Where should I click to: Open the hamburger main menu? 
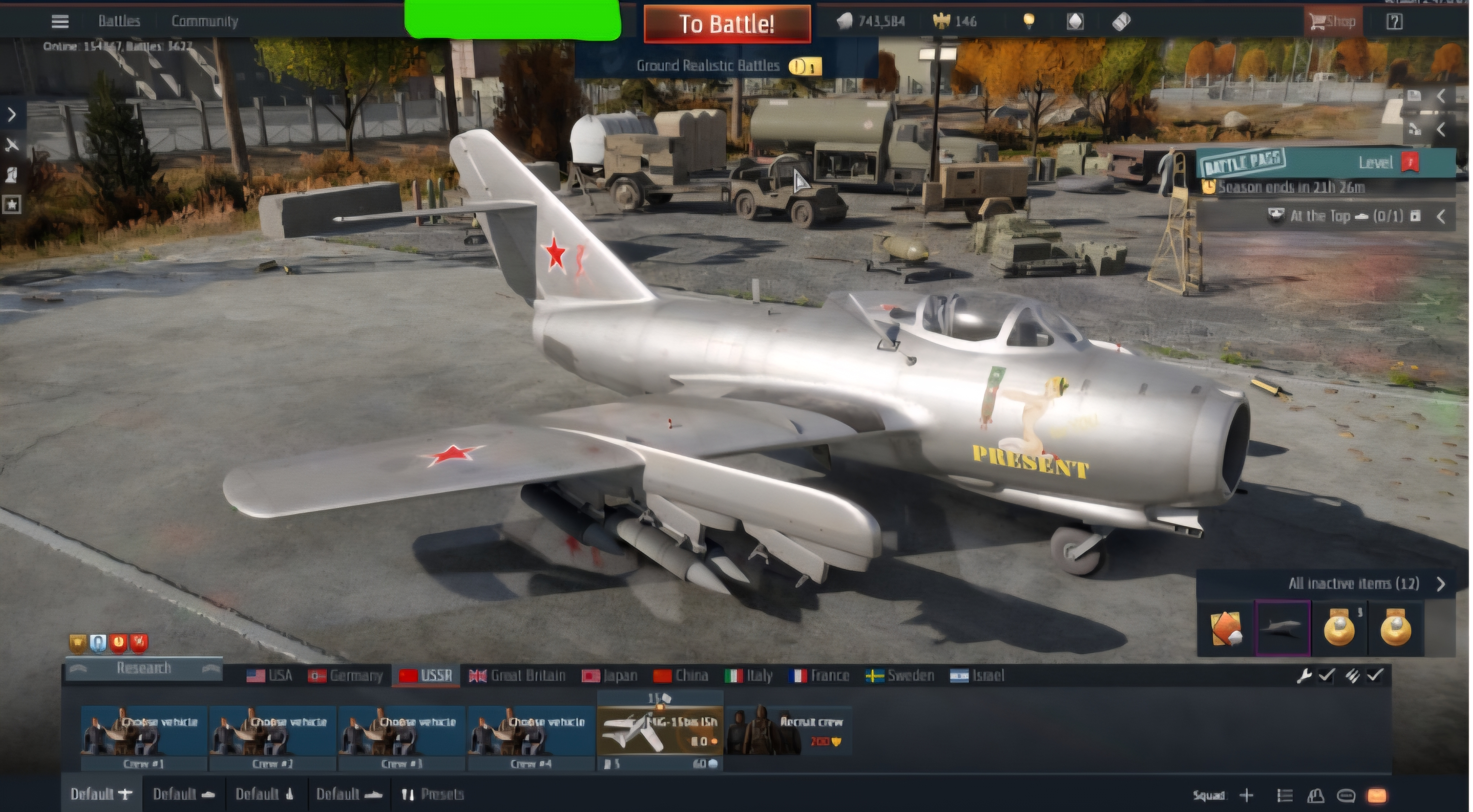(x=60, y=22)
